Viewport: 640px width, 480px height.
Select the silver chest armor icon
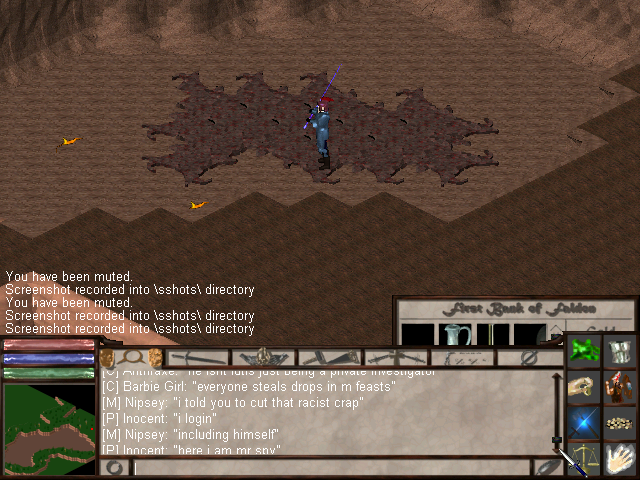click(620, 352)
